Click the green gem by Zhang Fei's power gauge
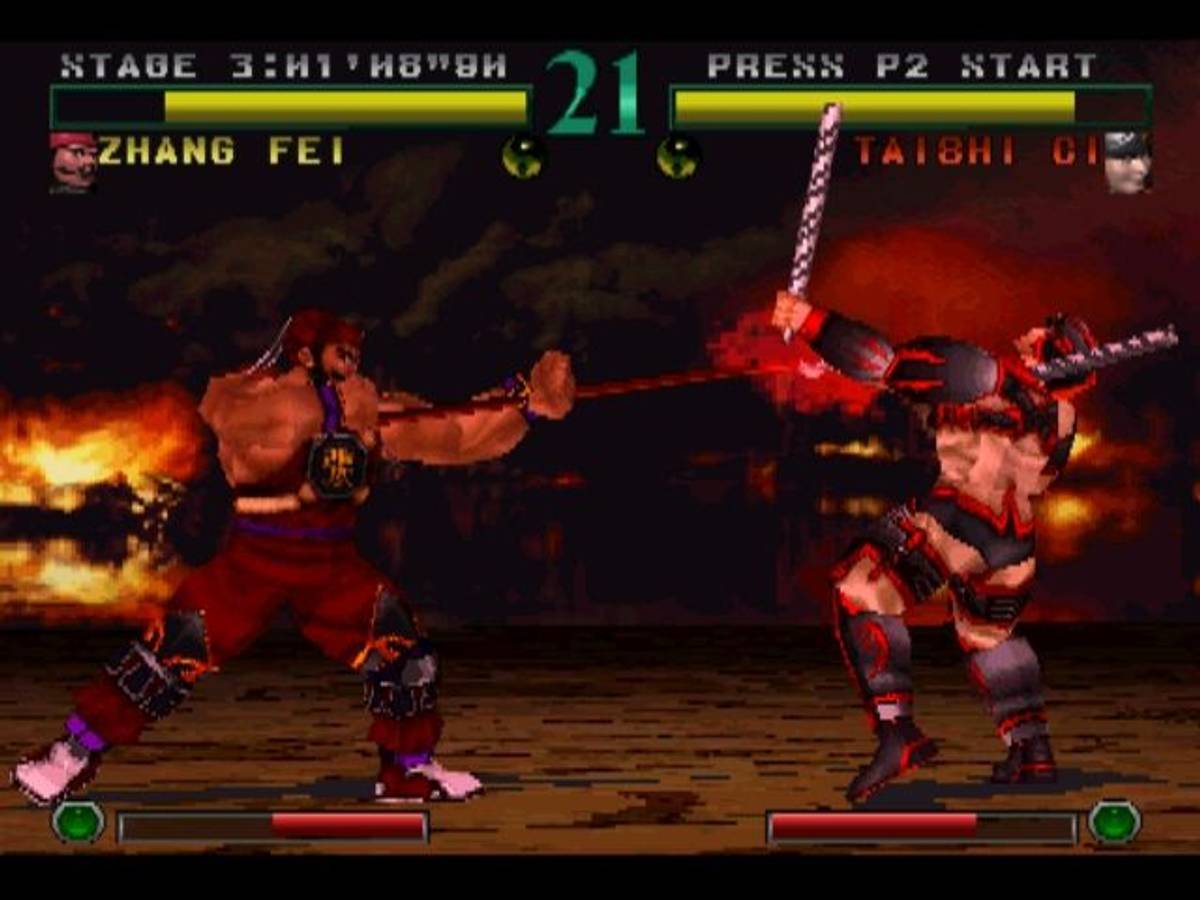This screenshot has width=1200, height=900. point(78,823)
